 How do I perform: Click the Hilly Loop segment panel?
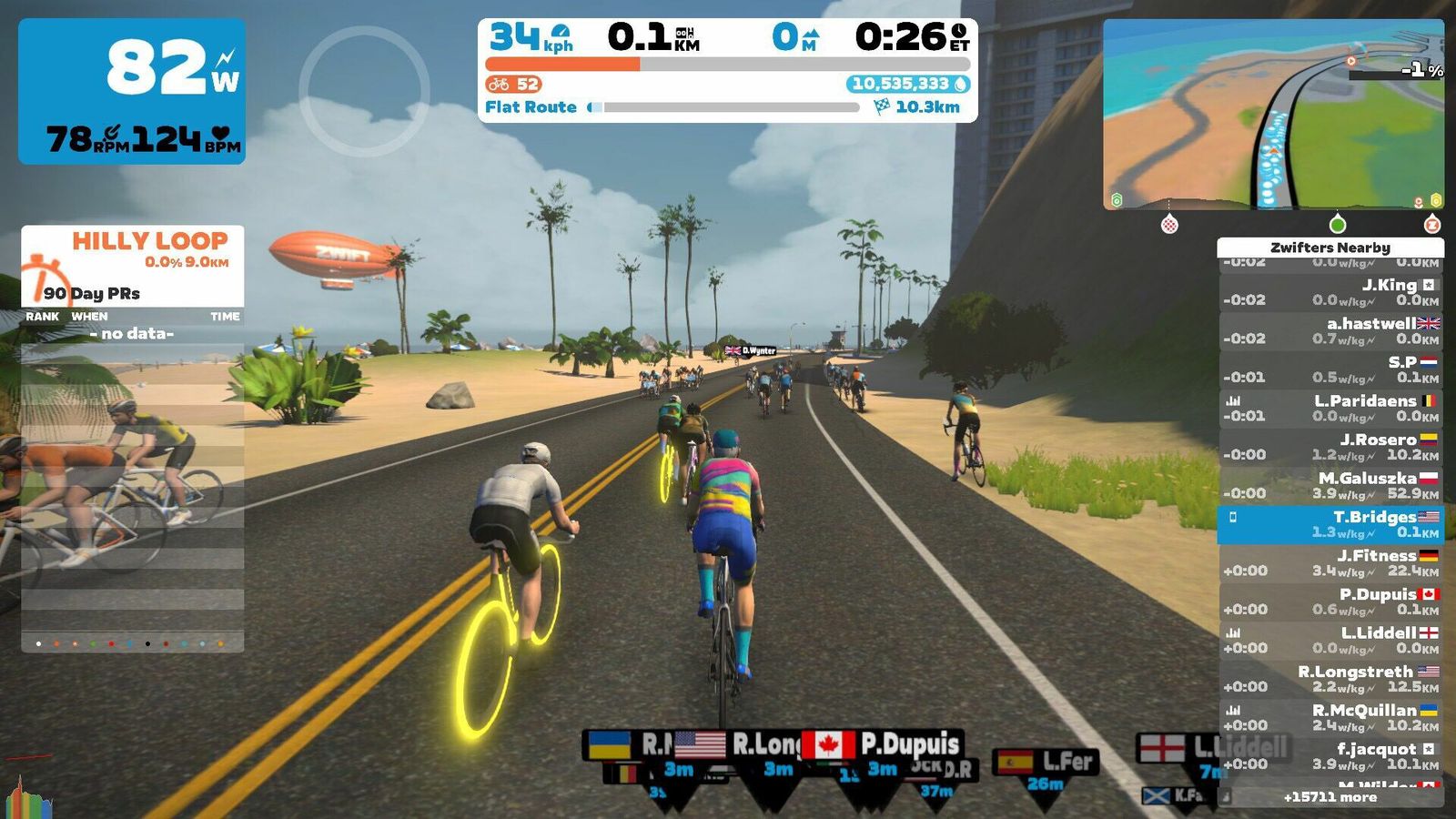click(x=133, y=265)
